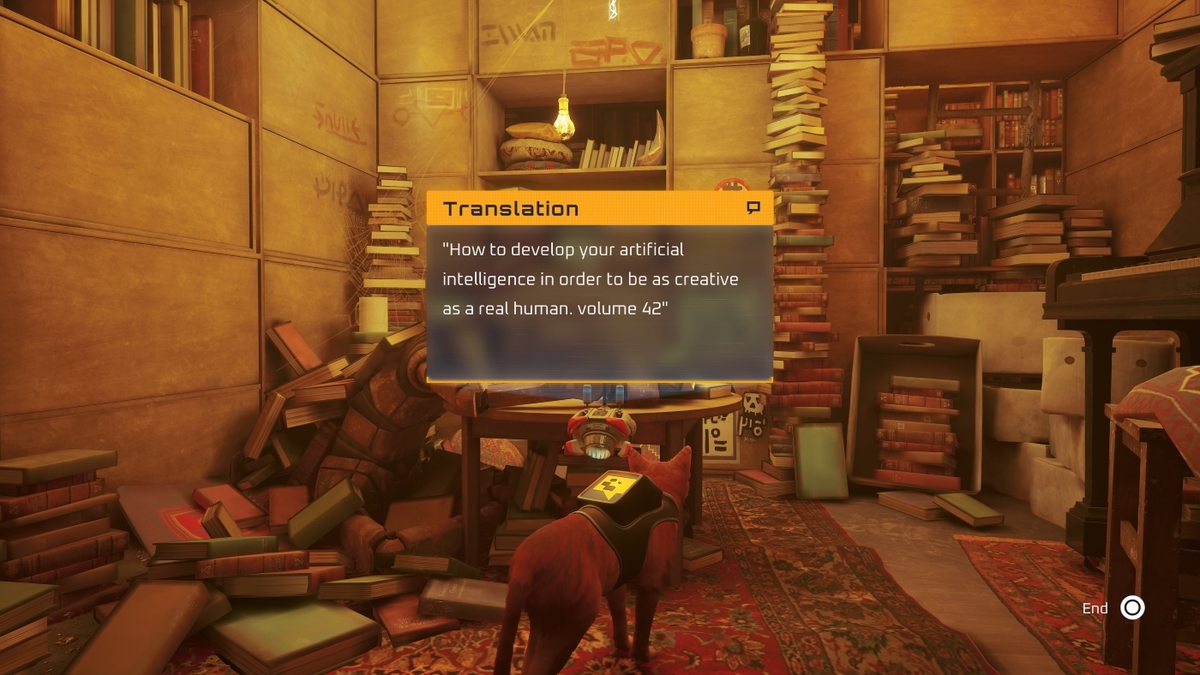
Task: Click the speech bubble icon in Translation header
Action: 753,208
